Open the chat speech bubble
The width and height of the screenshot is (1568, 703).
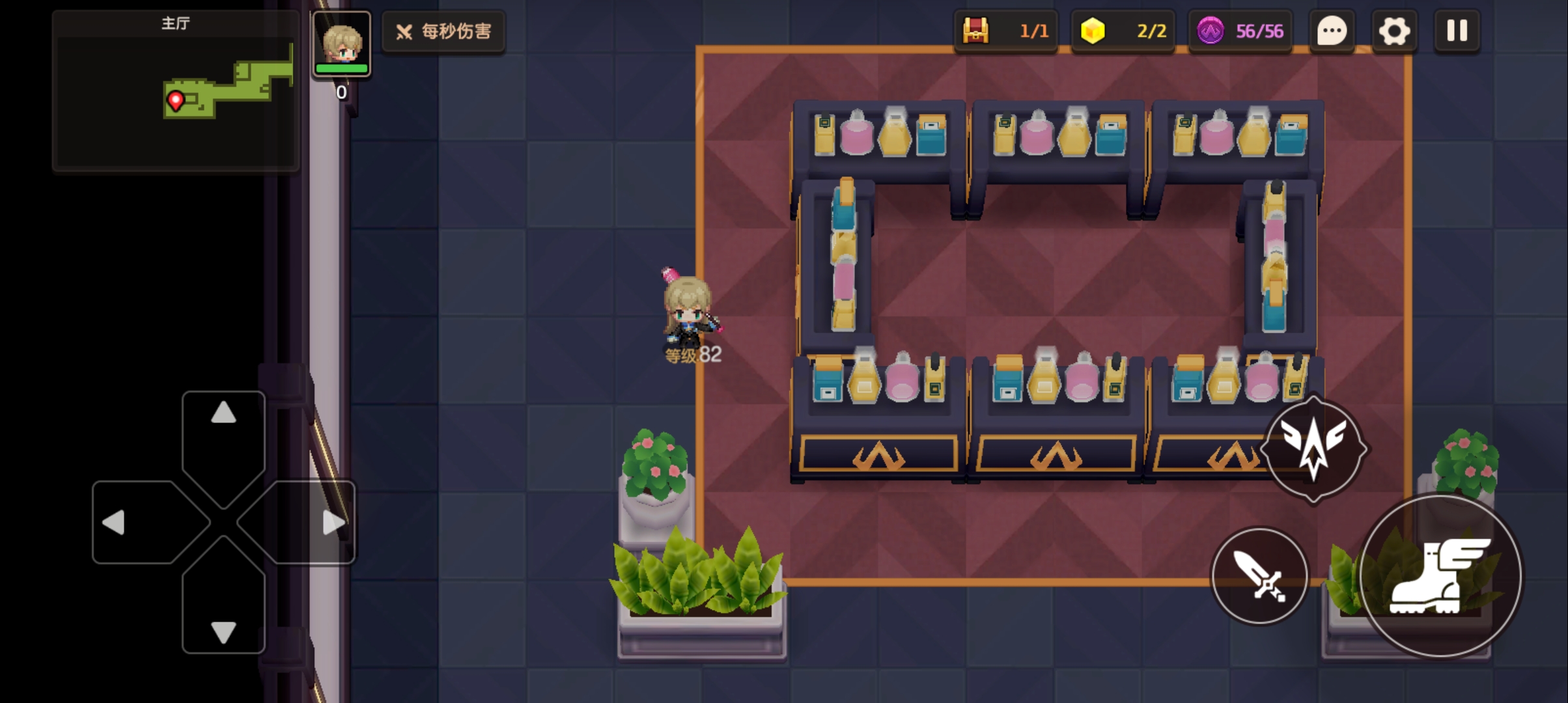(x=1332, y=31)
